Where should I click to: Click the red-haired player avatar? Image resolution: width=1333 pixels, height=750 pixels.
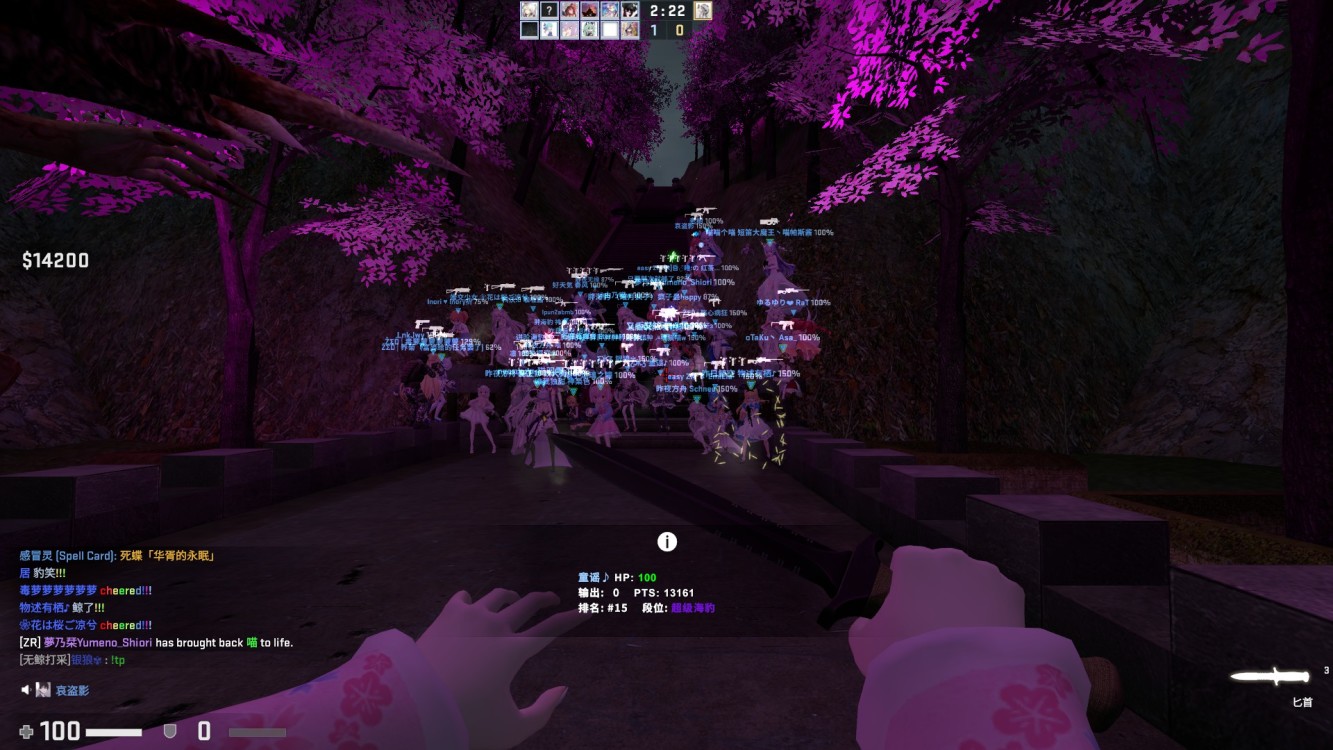pos(570,11)
